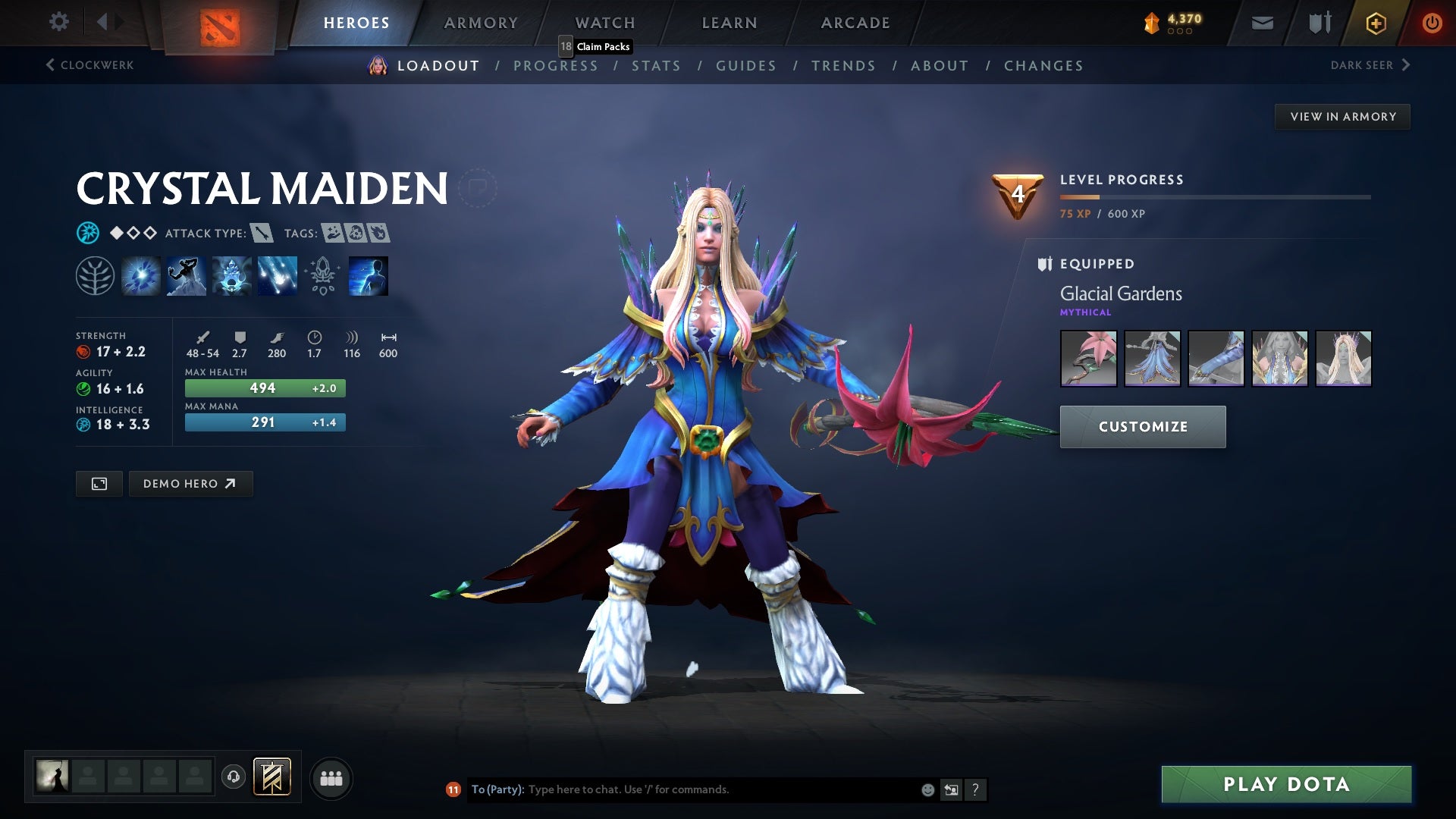View the Freezing Field ultimate ability icon
Viewport: 1456px width, 819px height.
(x=277, y=275)
